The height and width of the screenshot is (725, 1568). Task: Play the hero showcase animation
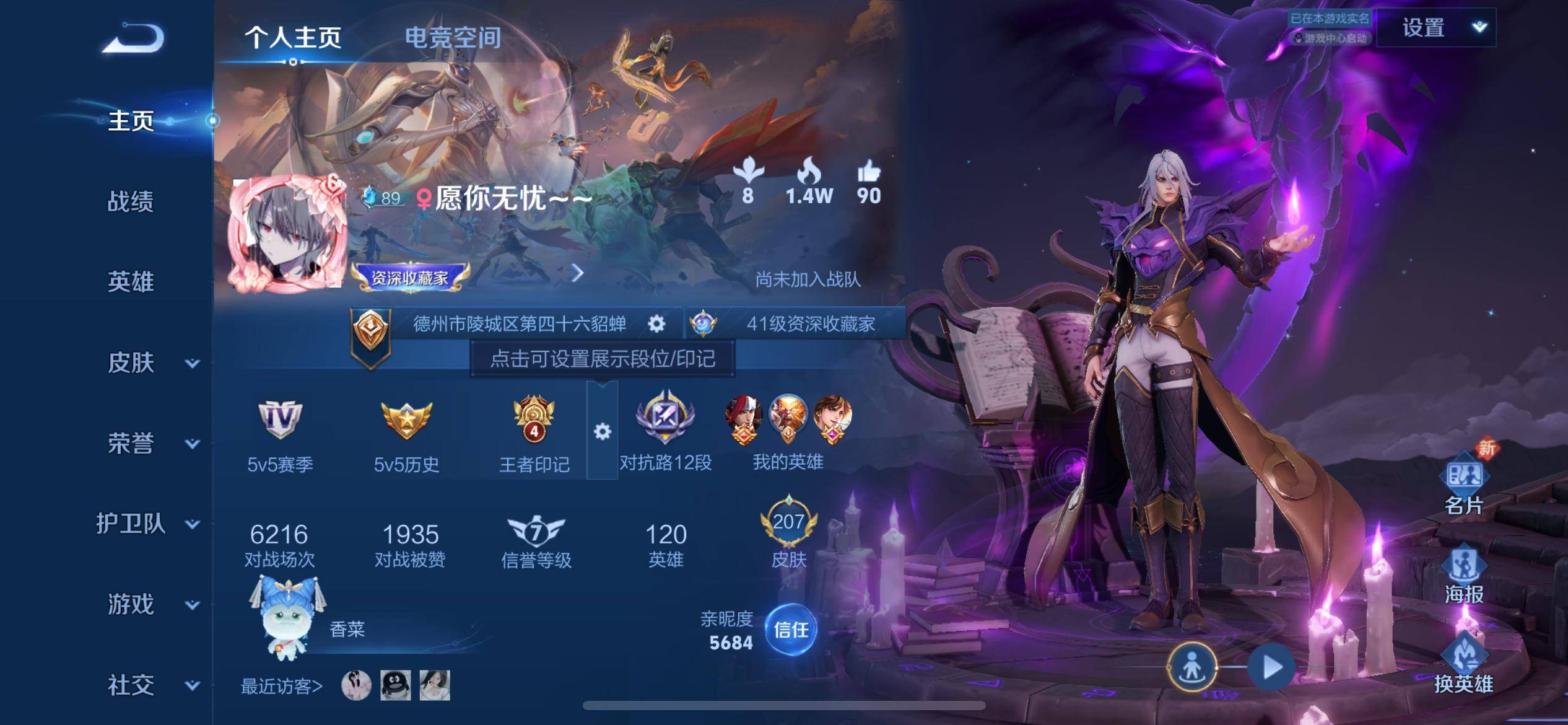point(1271,667)
